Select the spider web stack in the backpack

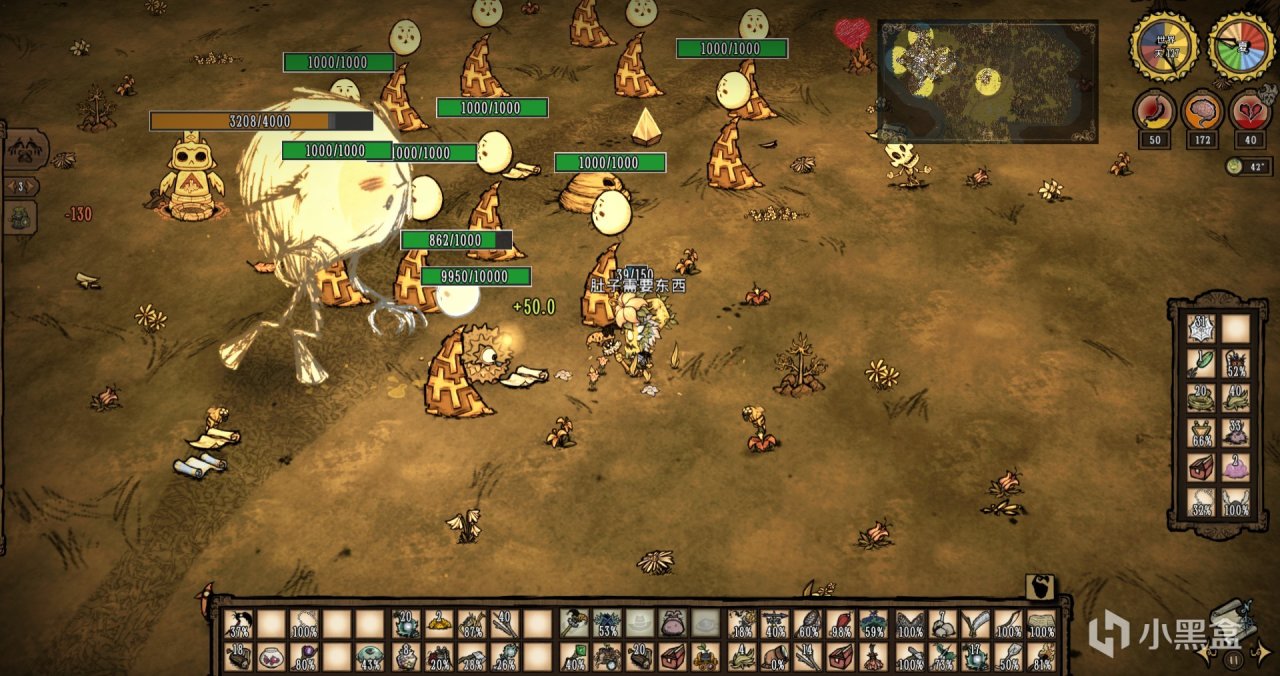click(x=1202, y=329)
